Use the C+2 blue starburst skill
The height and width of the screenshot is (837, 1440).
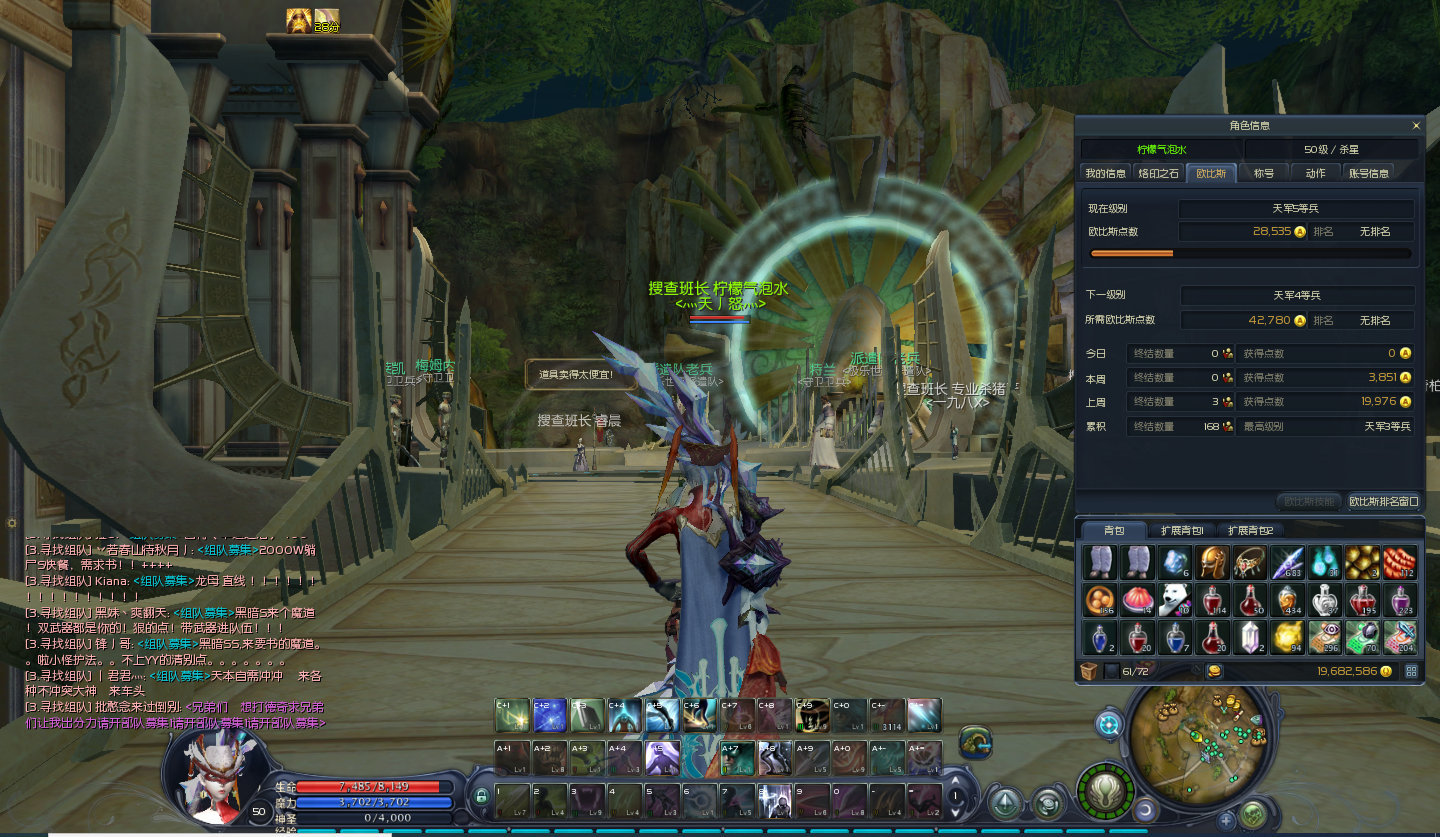pyautogui.click(x=549, y=715)
